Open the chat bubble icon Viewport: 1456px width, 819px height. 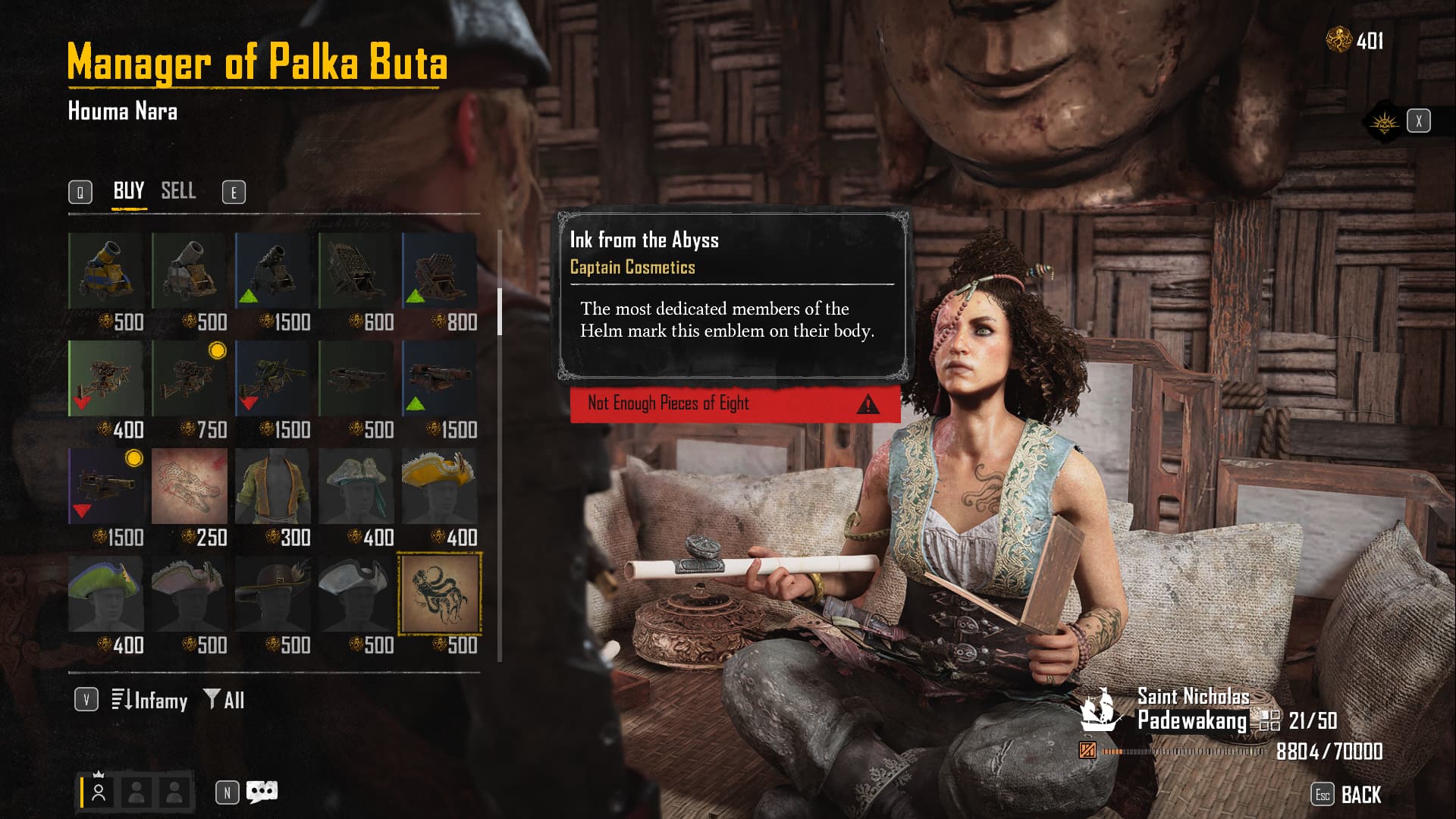(262, 792)
